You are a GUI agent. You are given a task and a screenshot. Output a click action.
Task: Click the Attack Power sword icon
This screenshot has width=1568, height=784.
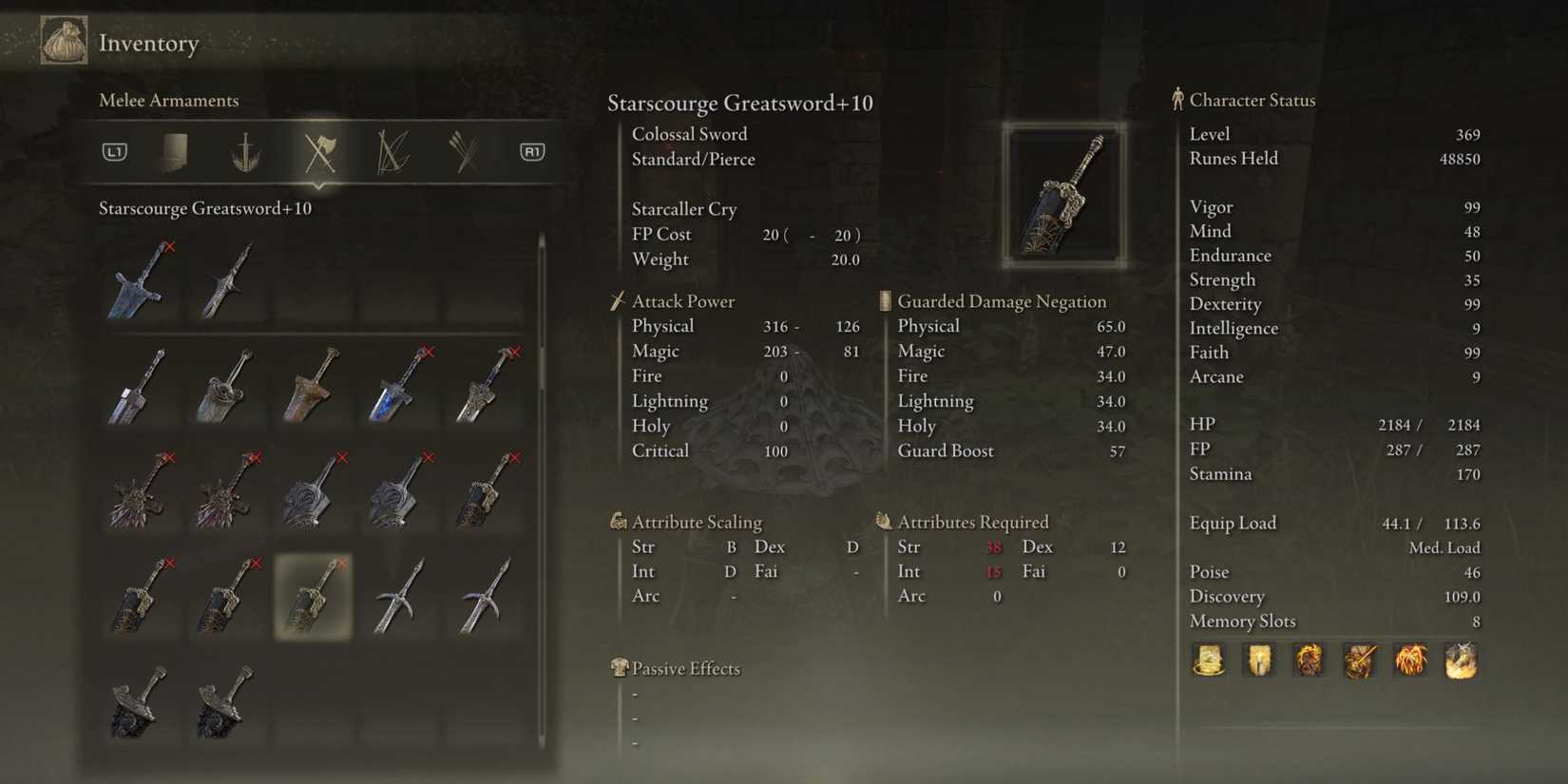pos(617,301)
